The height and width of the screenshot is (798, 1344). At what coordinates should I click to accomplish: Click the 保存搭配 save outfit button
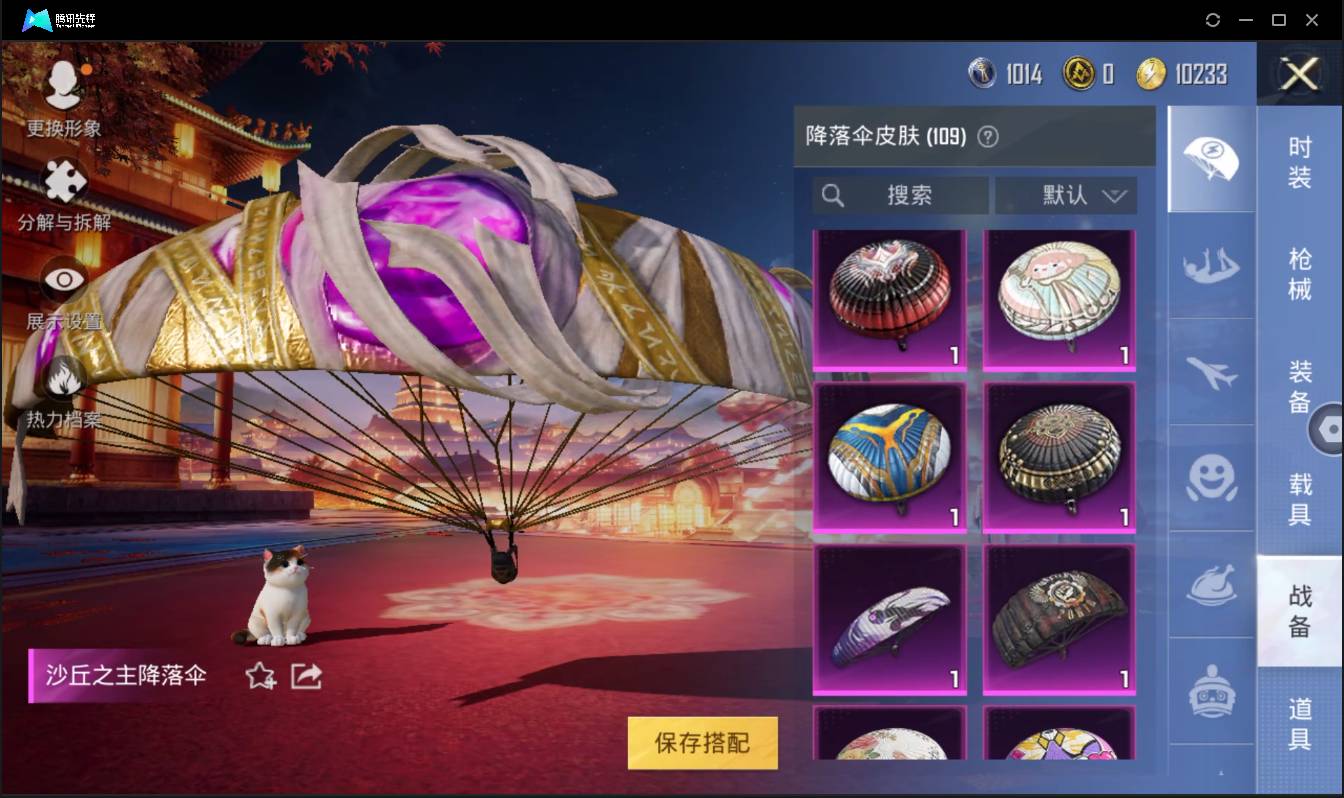point(702,743)
